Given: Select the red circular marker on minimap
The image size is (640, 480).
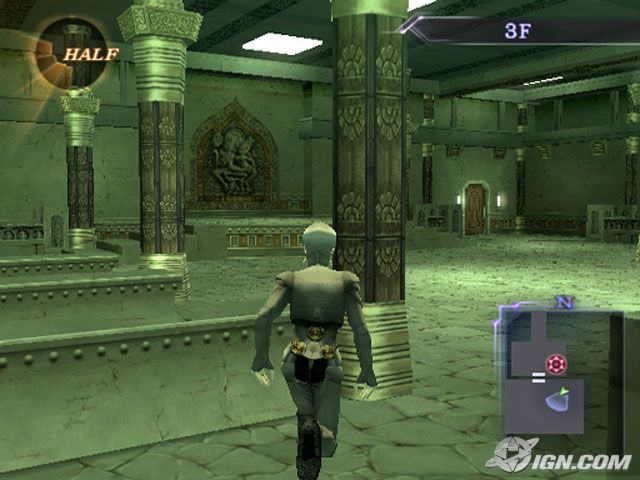Looking at the screenshot, I should pos(555,364).
